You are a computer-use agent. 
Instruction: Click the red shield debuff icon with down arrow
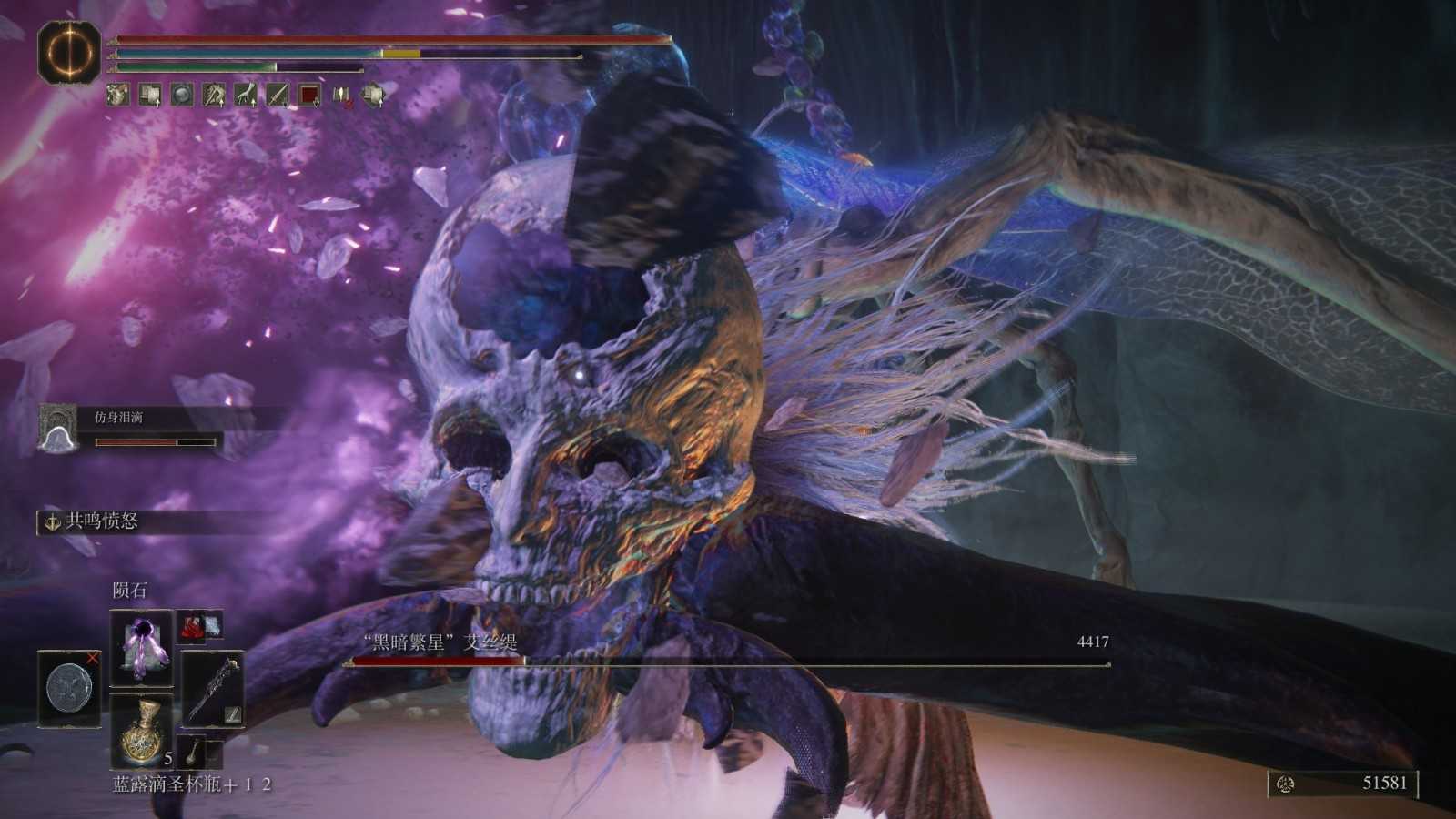pos(308,95)
